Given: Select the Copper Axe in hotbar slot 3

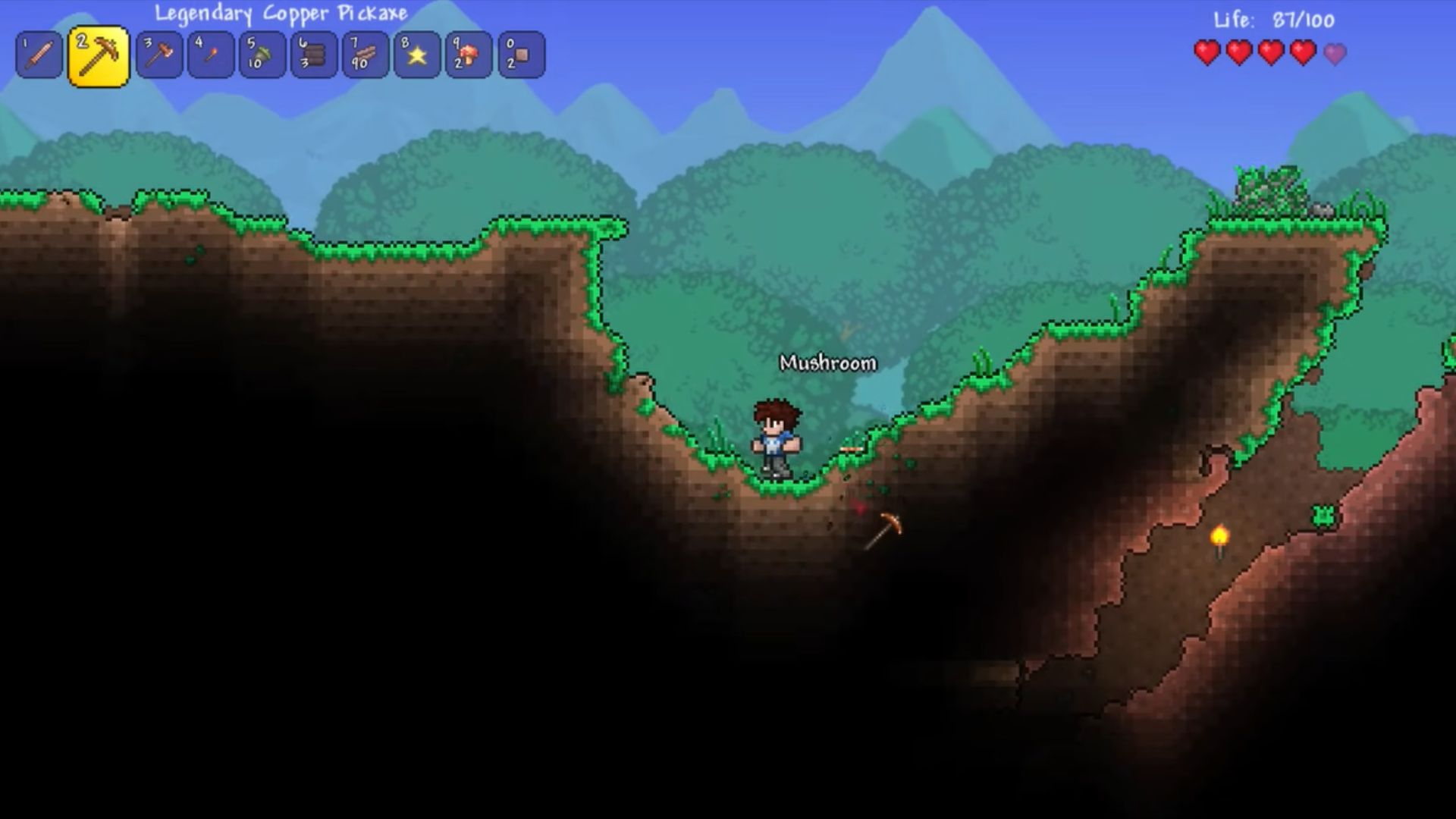Looking at the screenshot, I should coord(158,55).
